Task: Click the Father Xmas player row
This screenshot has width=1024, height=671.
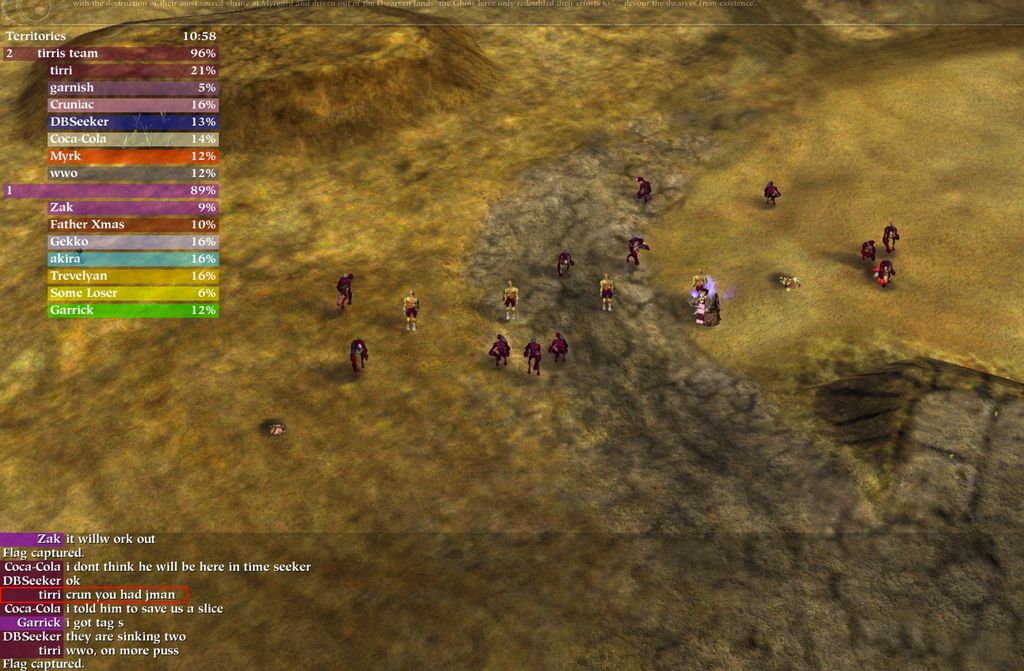Action: (x=132, y=224)
